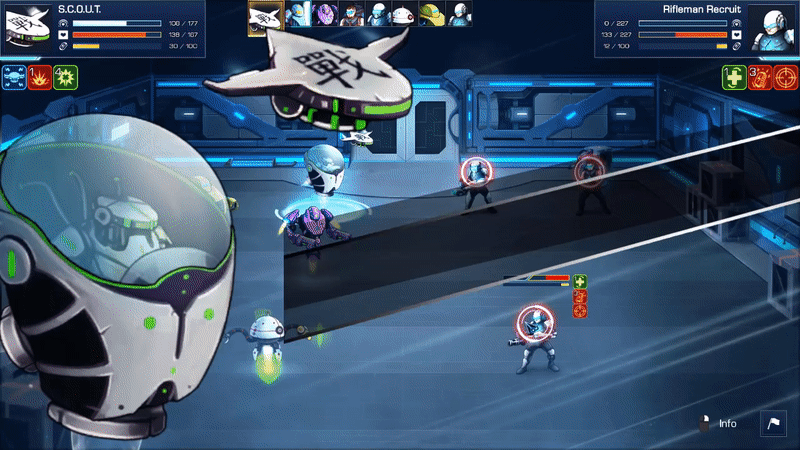
Task: Target the rifleman with the floating health bar
Action: click(535, 335)
